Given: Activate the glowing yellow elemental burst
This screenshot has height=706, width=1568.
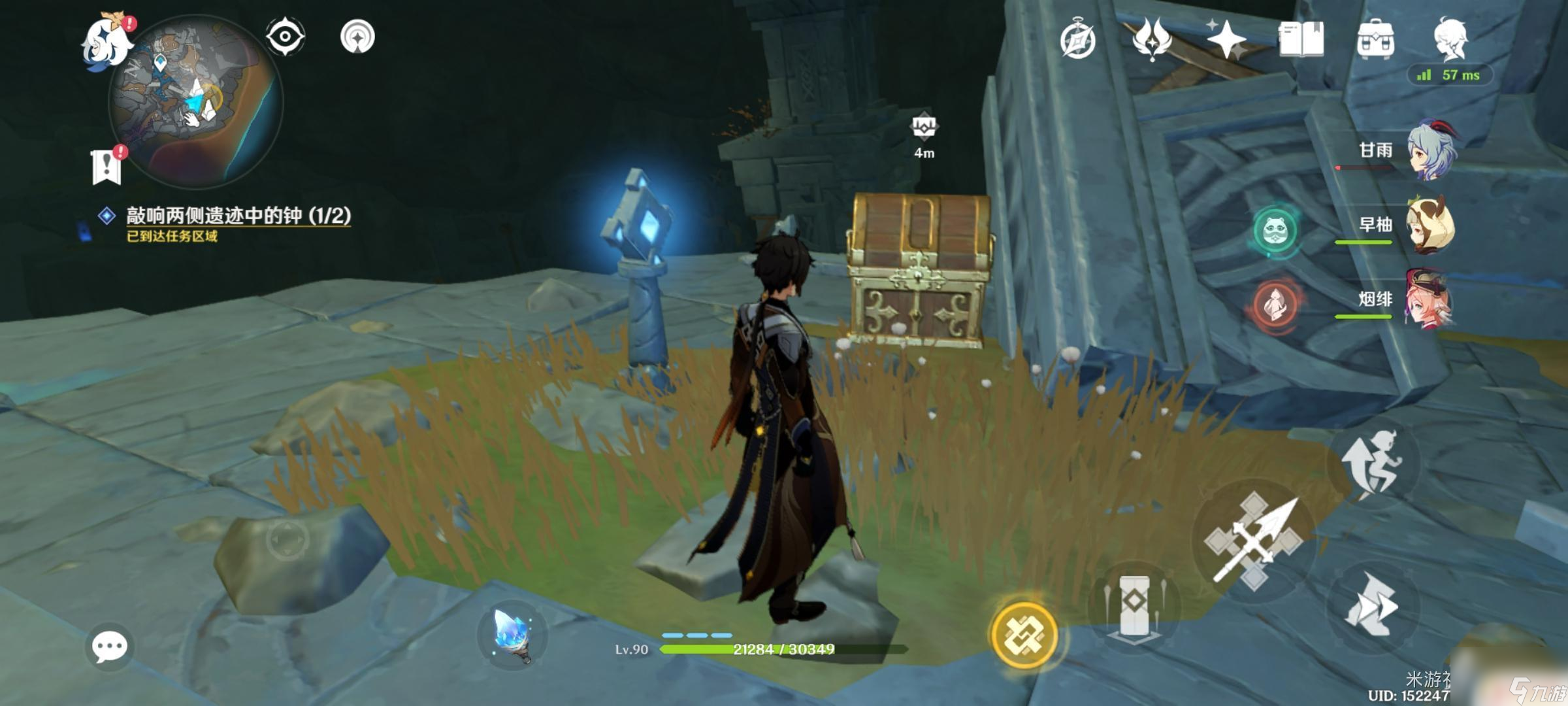Looking at the screenshot, I should pos(1024,635).
